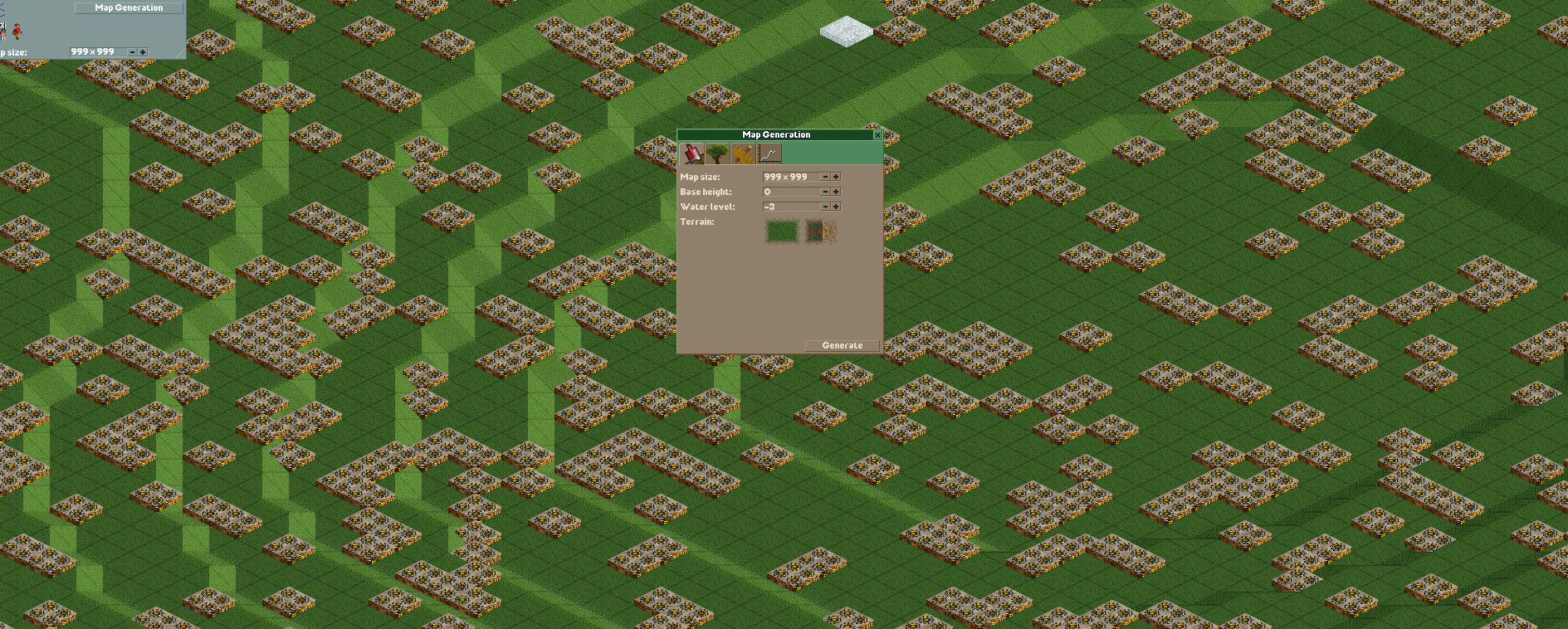The width and height of the screenshot is (1568, 629).
Task: Raise water level using its plus control
Action: coord(835,206)
